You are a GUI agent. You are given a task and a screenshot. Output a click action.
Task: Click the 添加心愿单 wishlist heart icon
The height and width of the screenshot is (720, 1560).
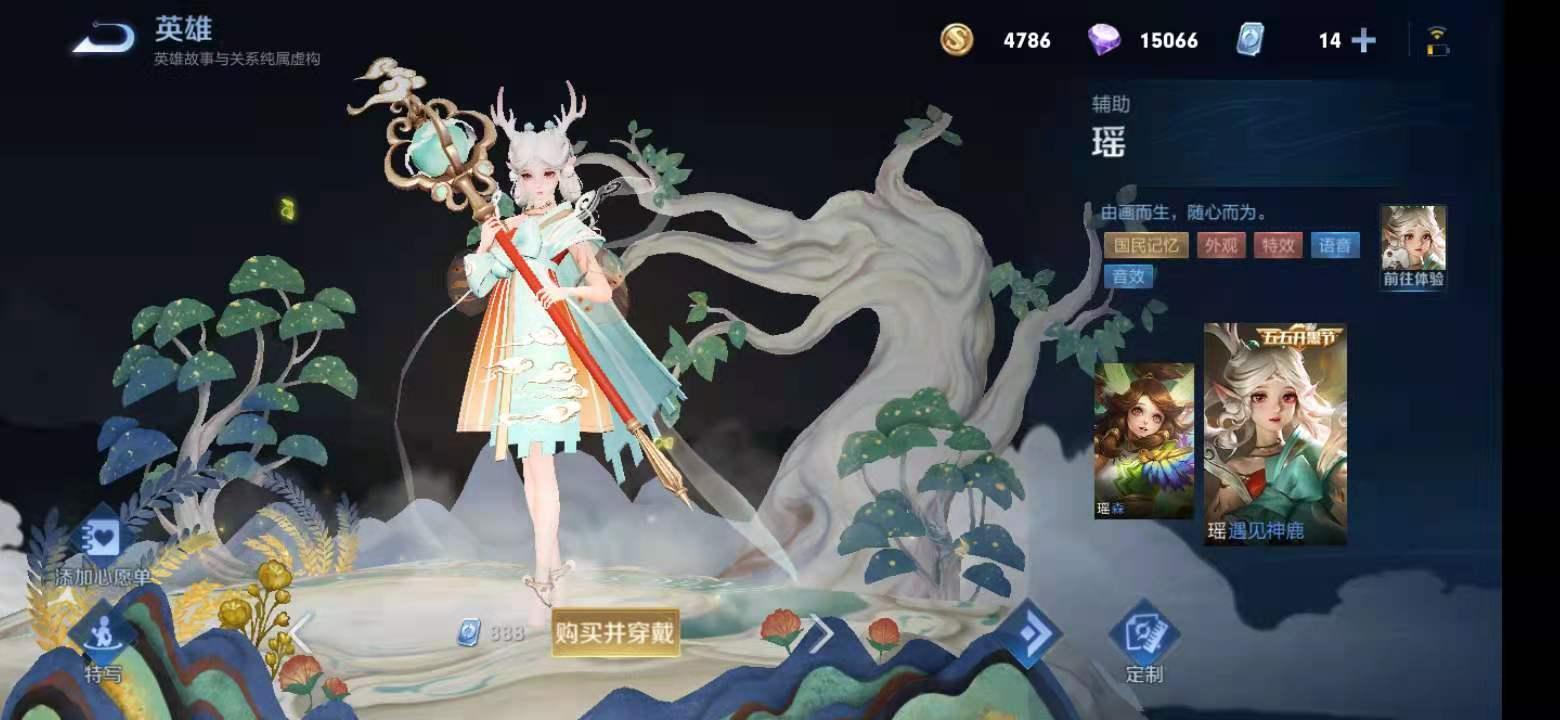coord(104,538)
